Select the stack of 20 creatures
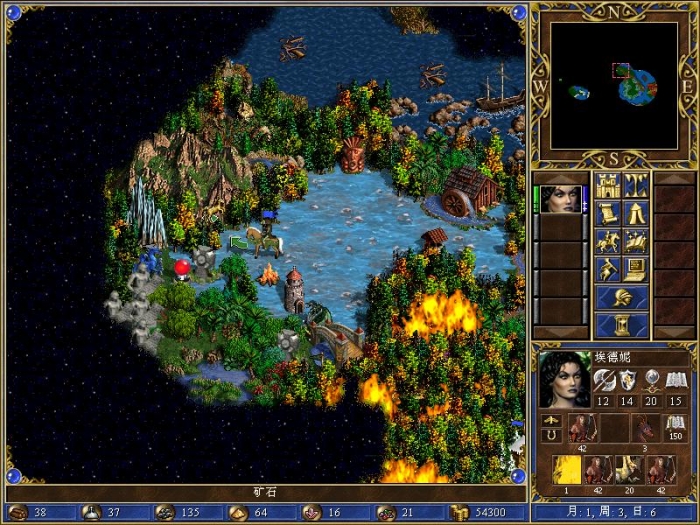 629,468
